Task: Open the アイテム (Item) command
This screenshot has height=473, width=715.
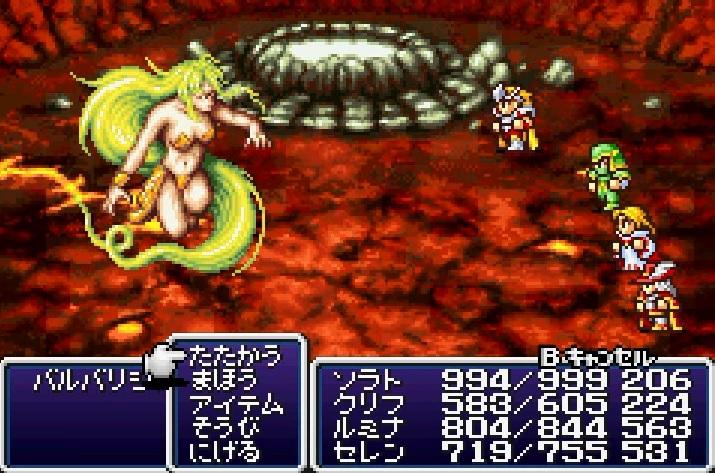Action: (x=236, y=404)
